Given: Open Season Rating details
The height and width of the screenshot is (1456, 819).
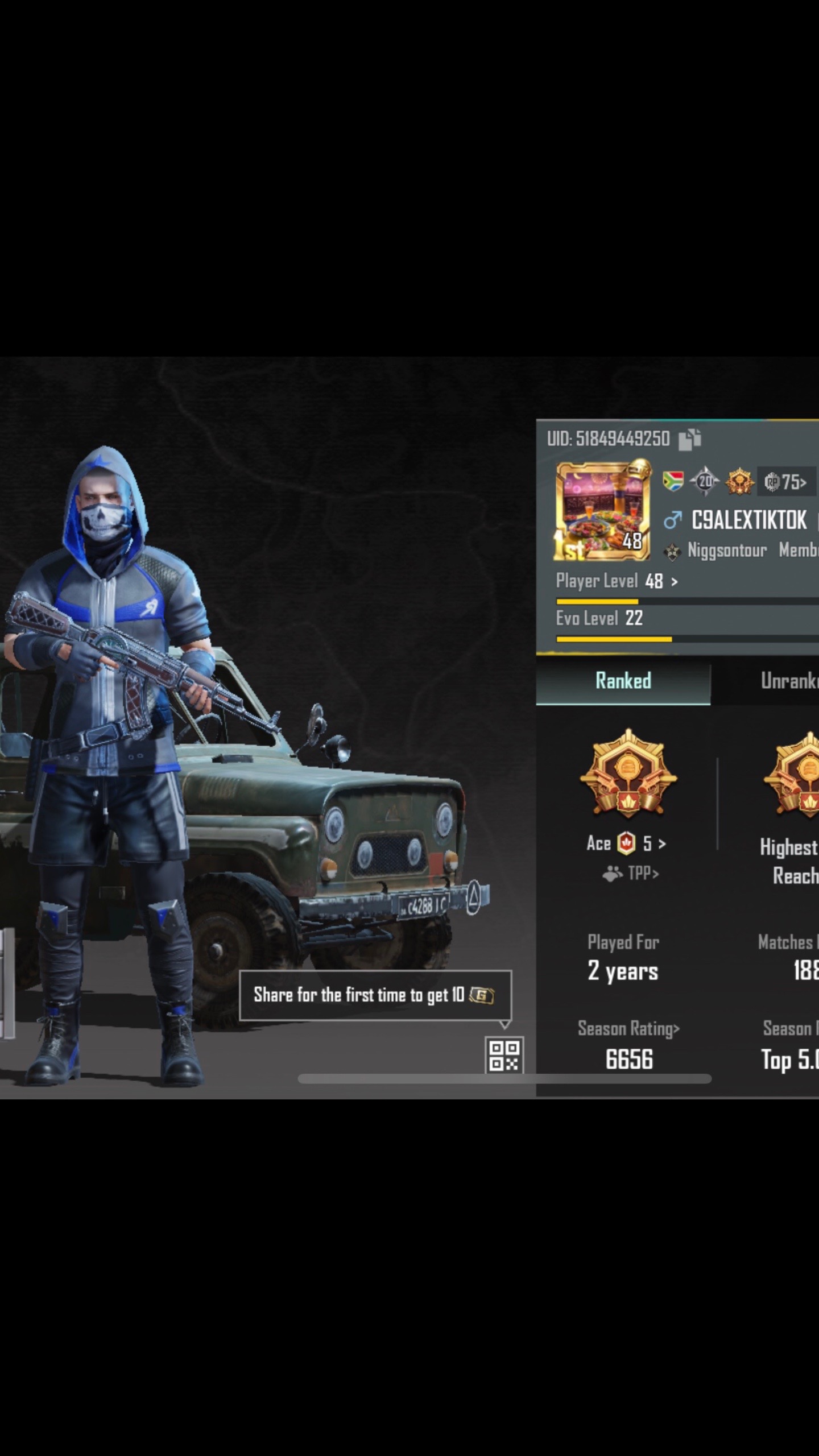Looking at the screenshot, I should pyautogui.click(x=628, y=1029).
